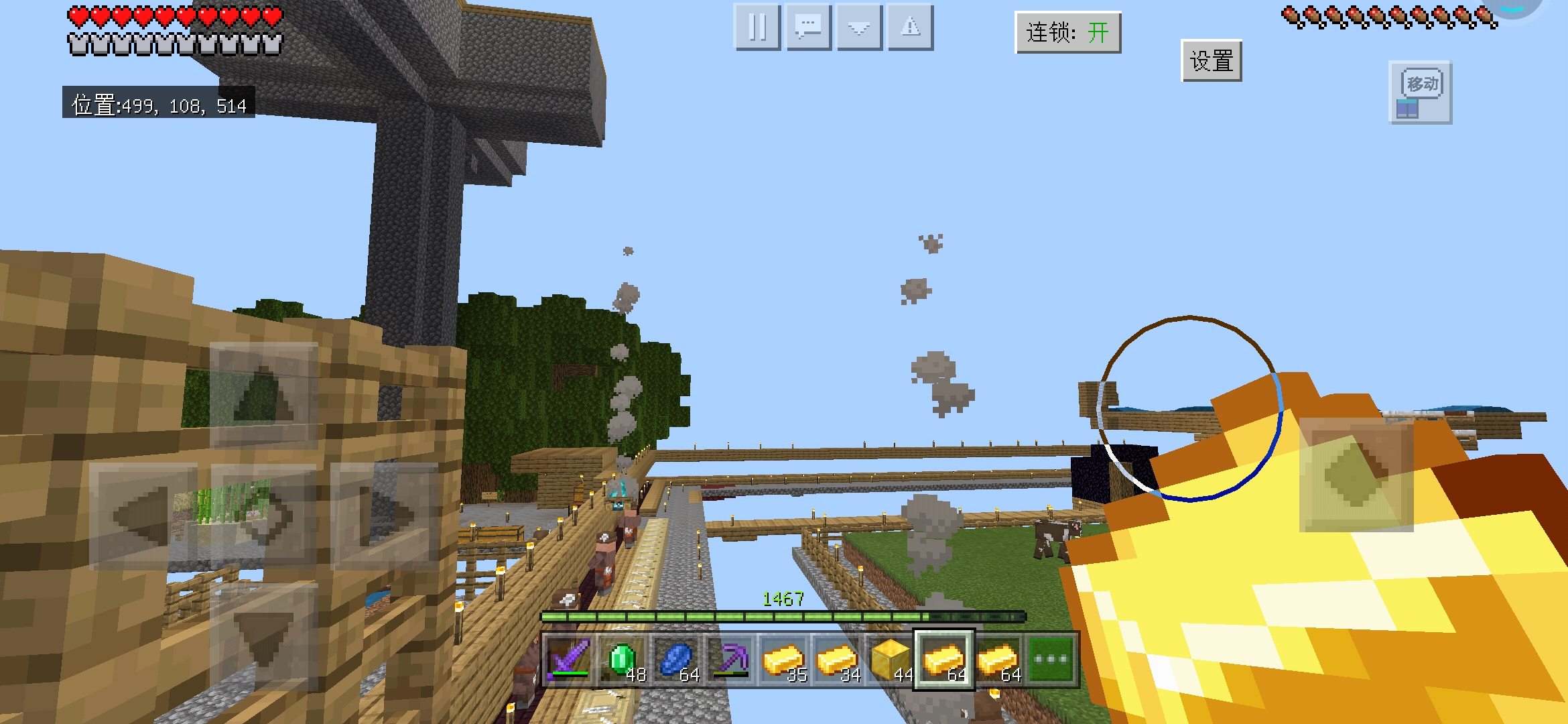Tap the D-pad backward arrow
Image resolution: width=1568 pixels, height=724 pixels.
pyautogui.click(x=263, y=637)
